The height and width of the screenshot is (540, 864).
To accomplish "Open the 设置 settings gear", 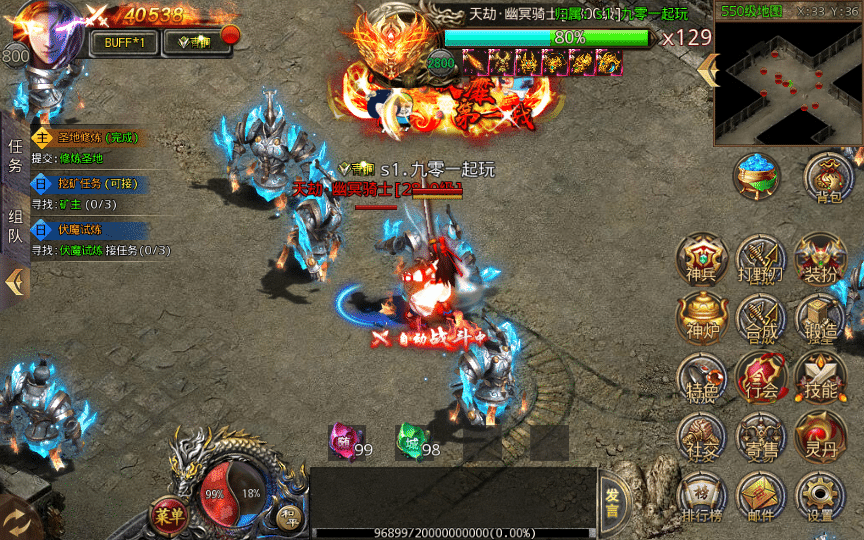I will (820, 497).
